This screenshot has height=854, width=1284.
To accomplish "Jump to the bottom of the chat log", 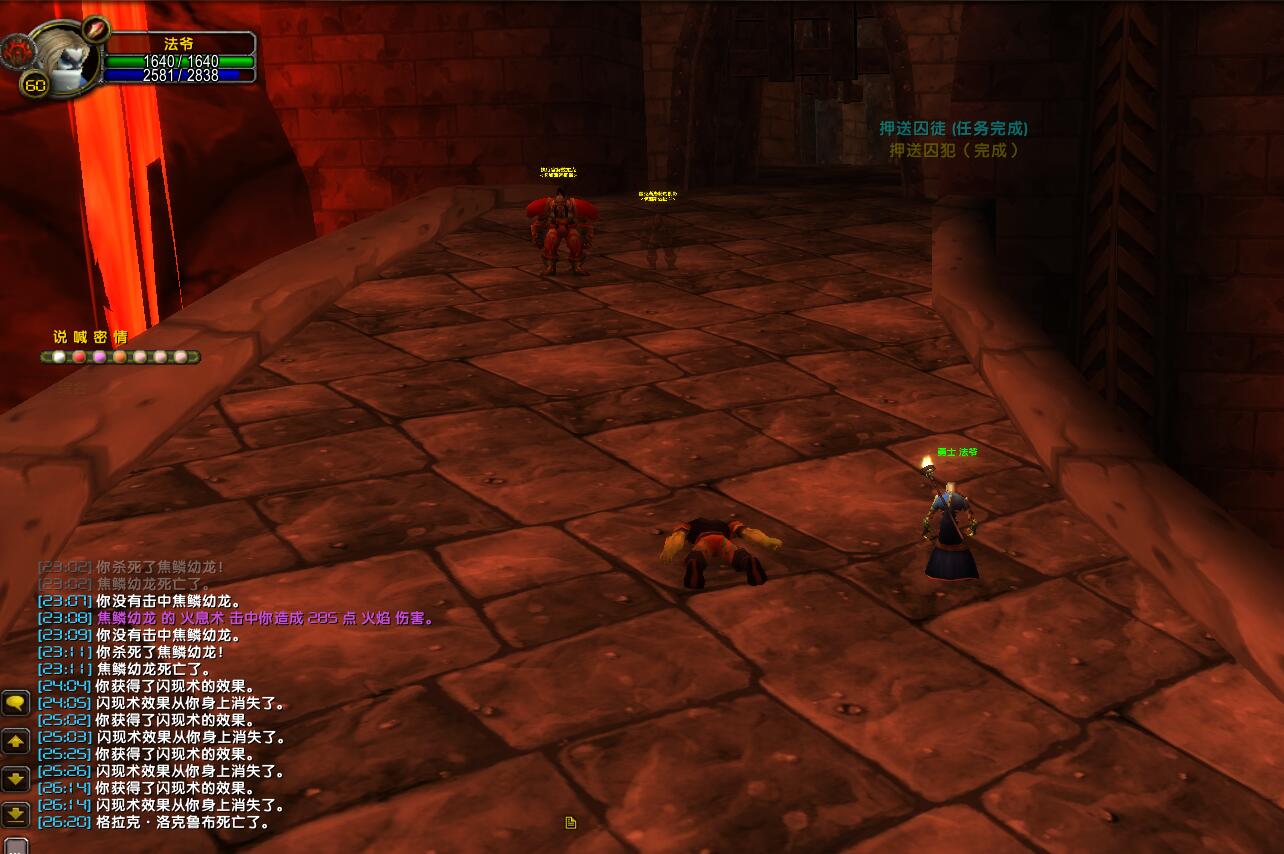I will point(15,813).
